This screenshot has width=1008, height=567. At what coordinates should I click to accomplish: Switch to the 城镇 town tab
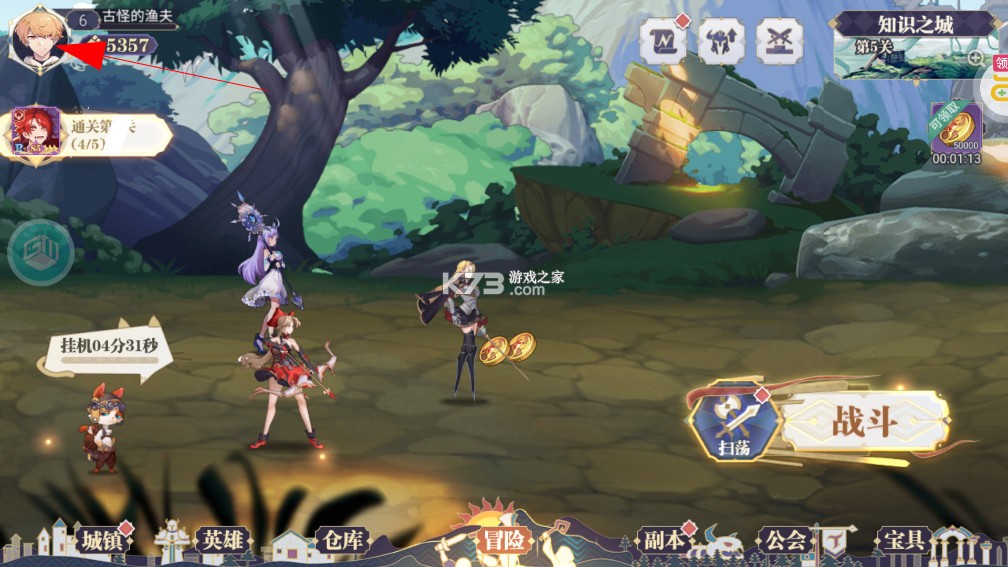tap(106, 541)
